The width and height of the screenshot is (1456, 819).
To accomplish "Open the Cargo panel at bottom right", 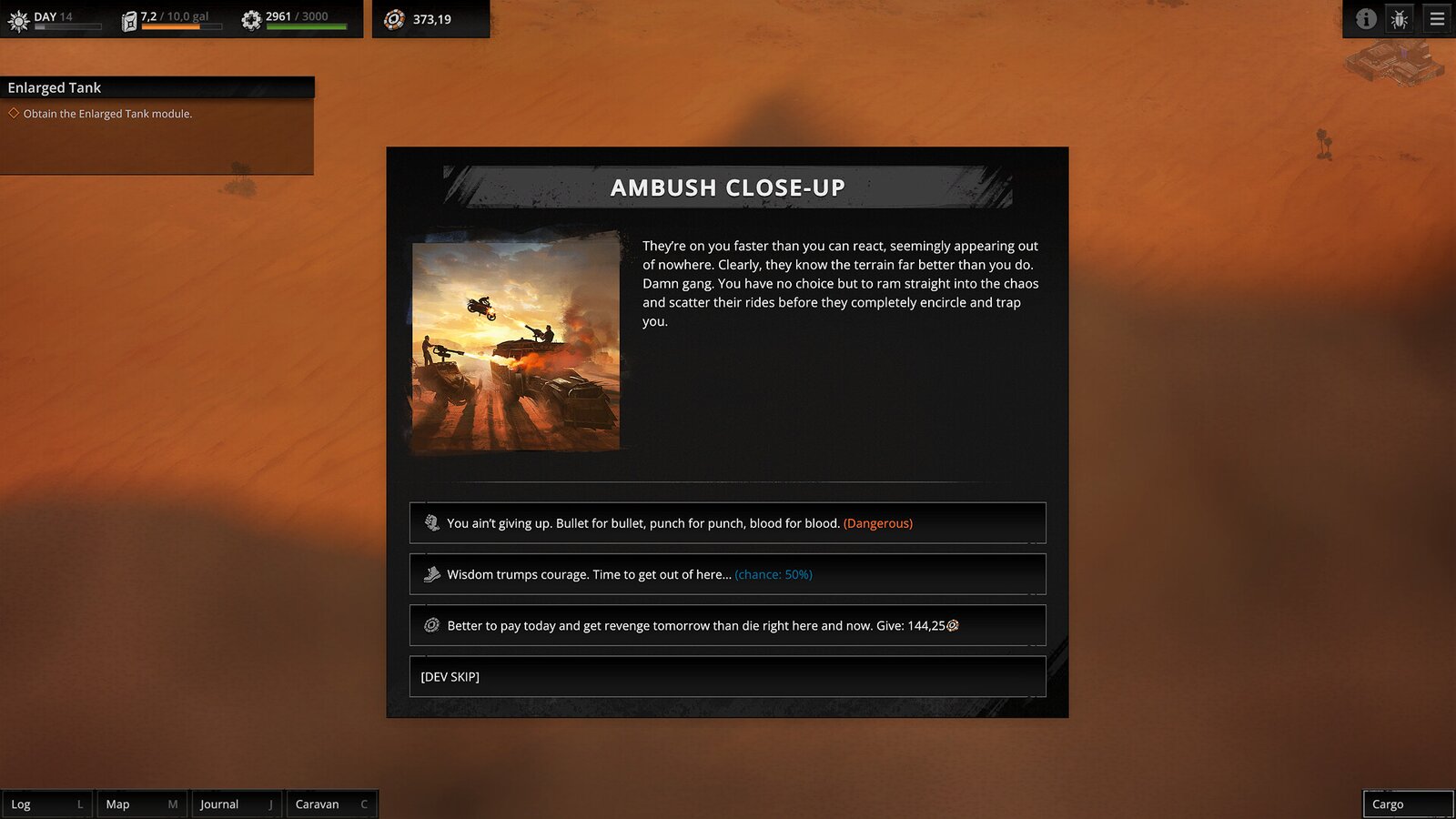I will [x=1407, y=804].
